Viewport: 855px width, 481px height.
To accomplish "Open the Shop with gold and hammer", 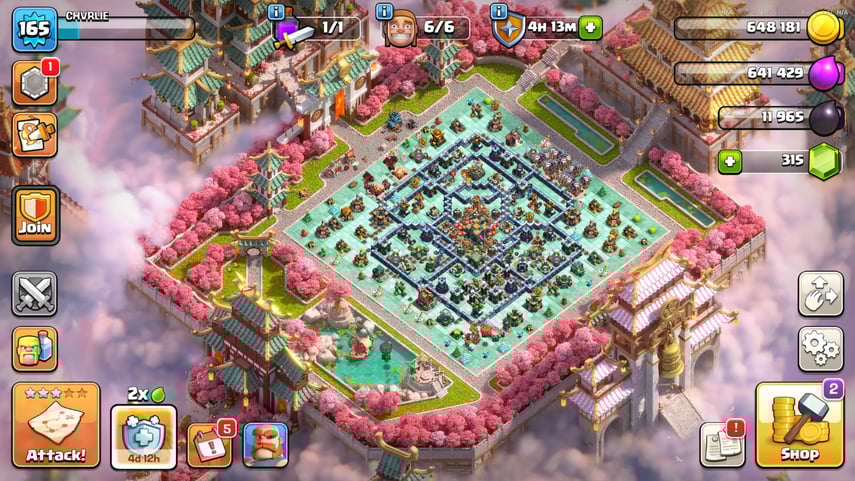I will coord(799,425).
